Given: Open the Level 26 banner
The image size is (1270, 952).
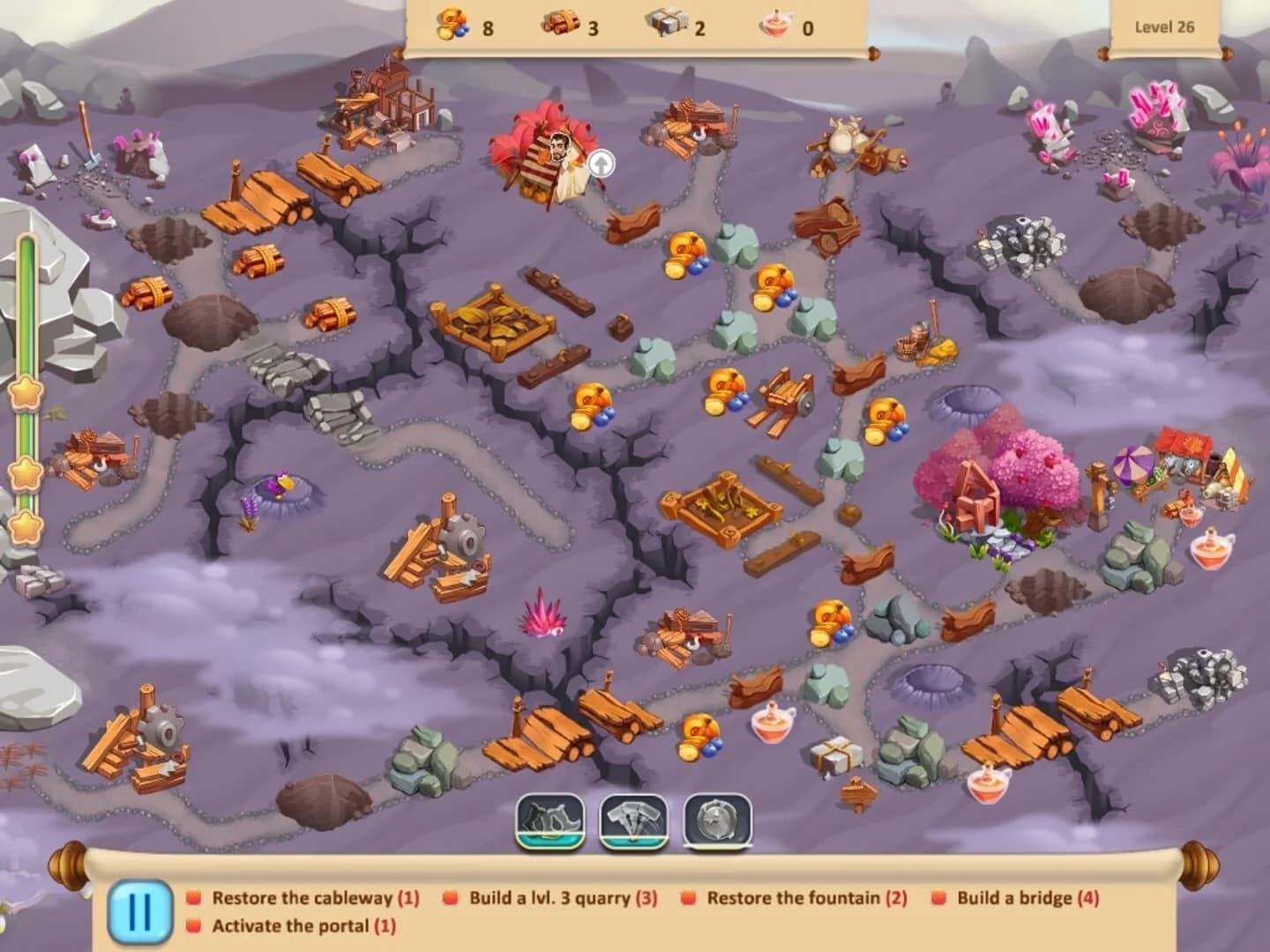Looking at the screenshot, I should pyautogui.click(x=1166, y=26).
